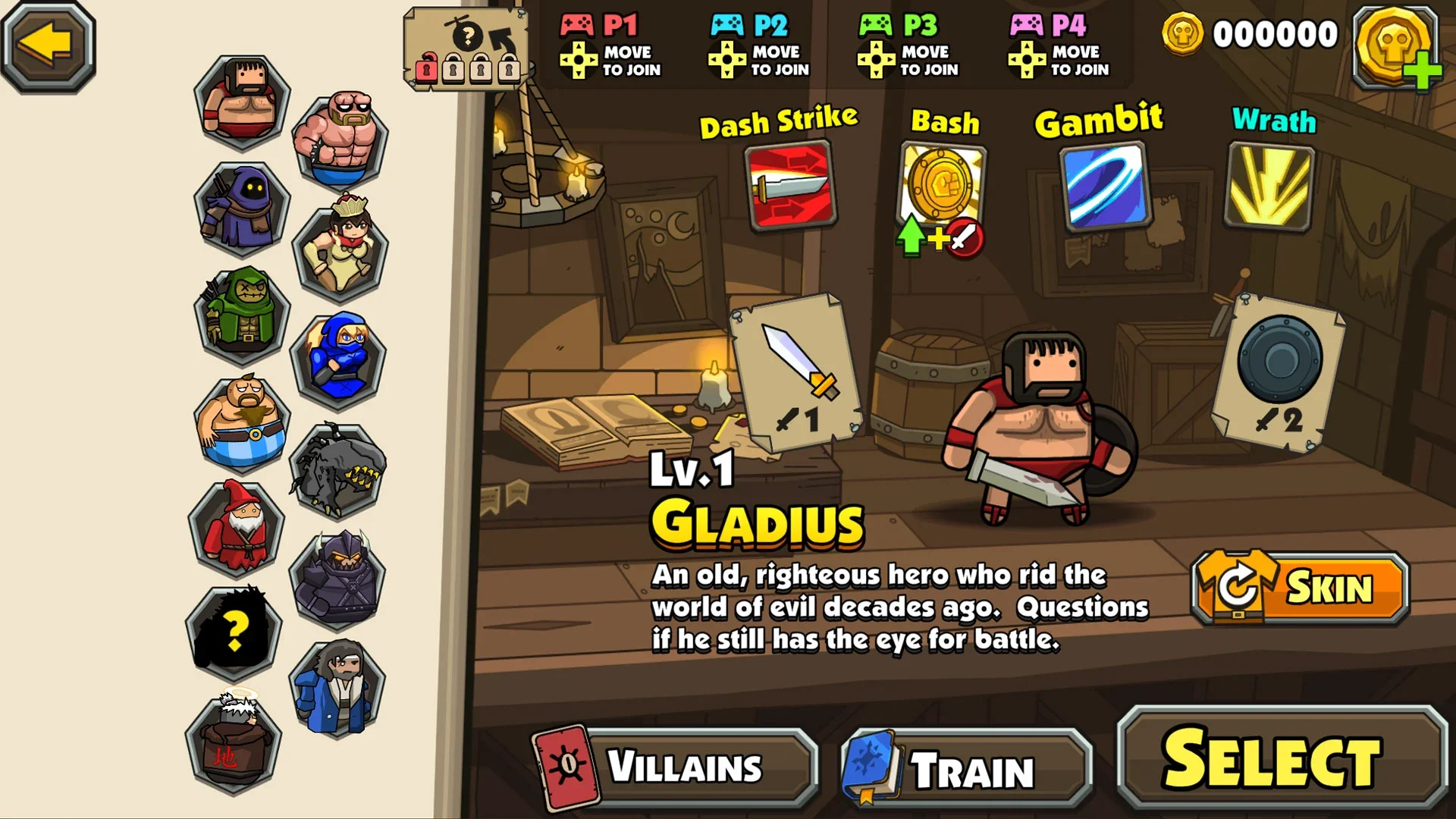This screenshot has height=819, width=1456.
Task: Add more gold skull coins
Action: click(1397, 47)
